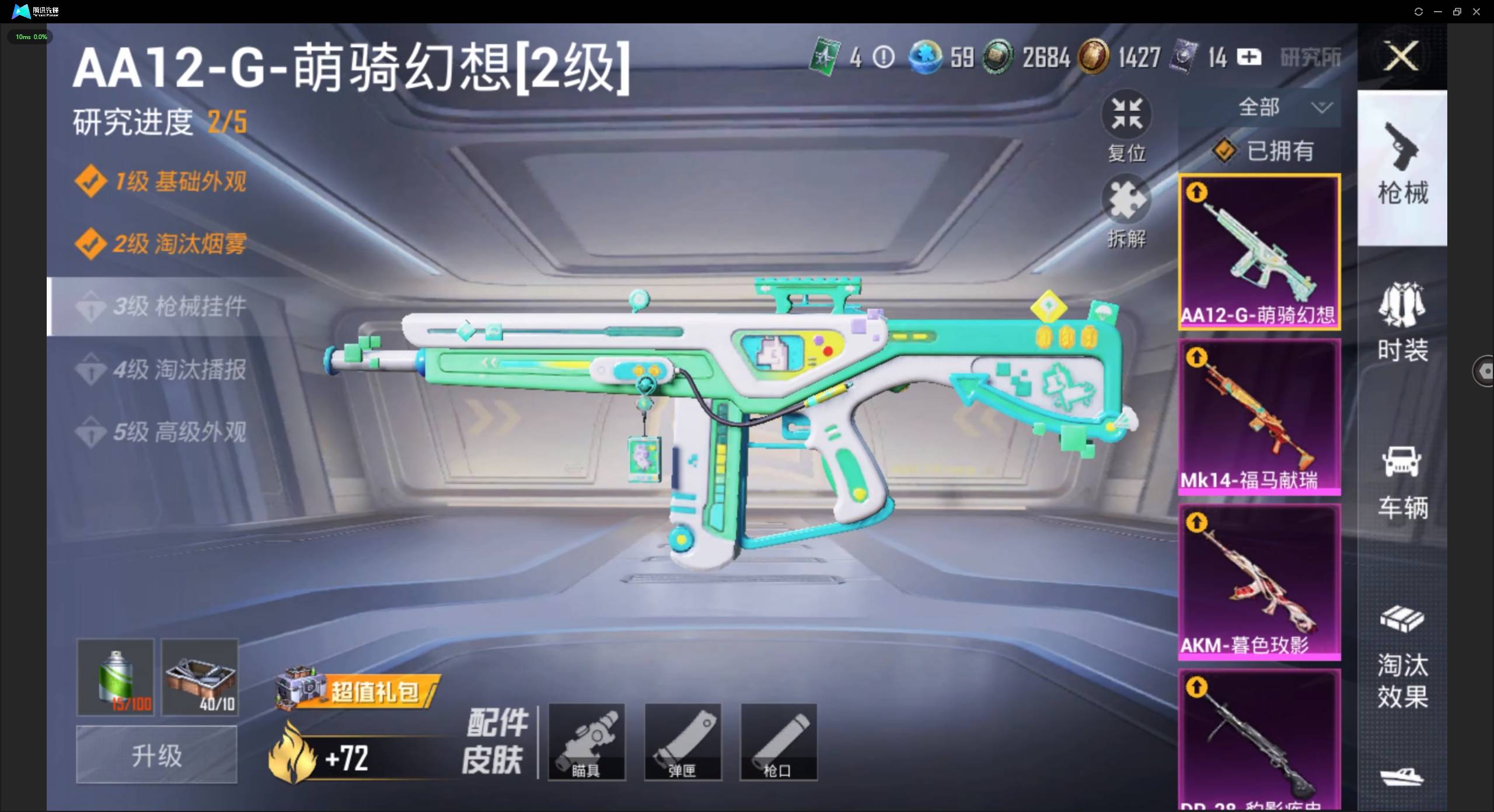Click the spray paint can item
Image resolution: width=1494 pixels, height=812 pixels.
(115, 677)
